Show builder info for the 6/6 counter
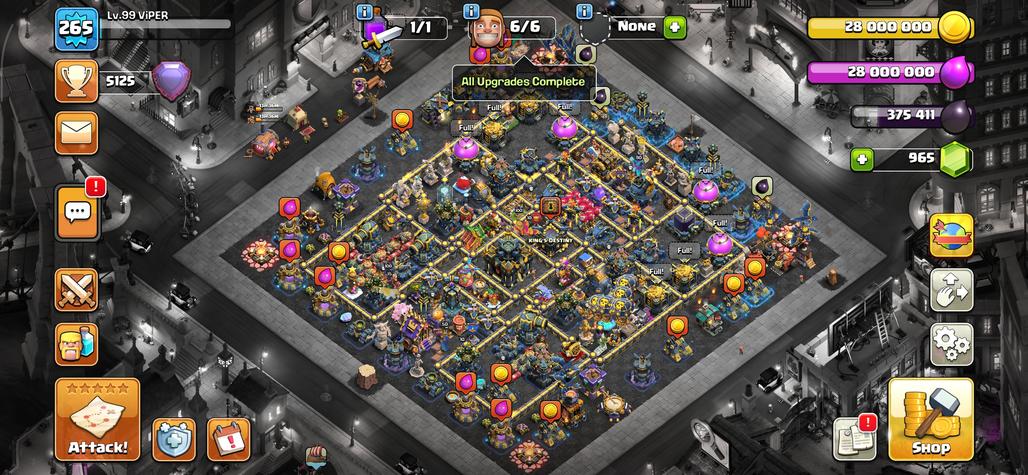The image size is (1028, 475). 470,12
